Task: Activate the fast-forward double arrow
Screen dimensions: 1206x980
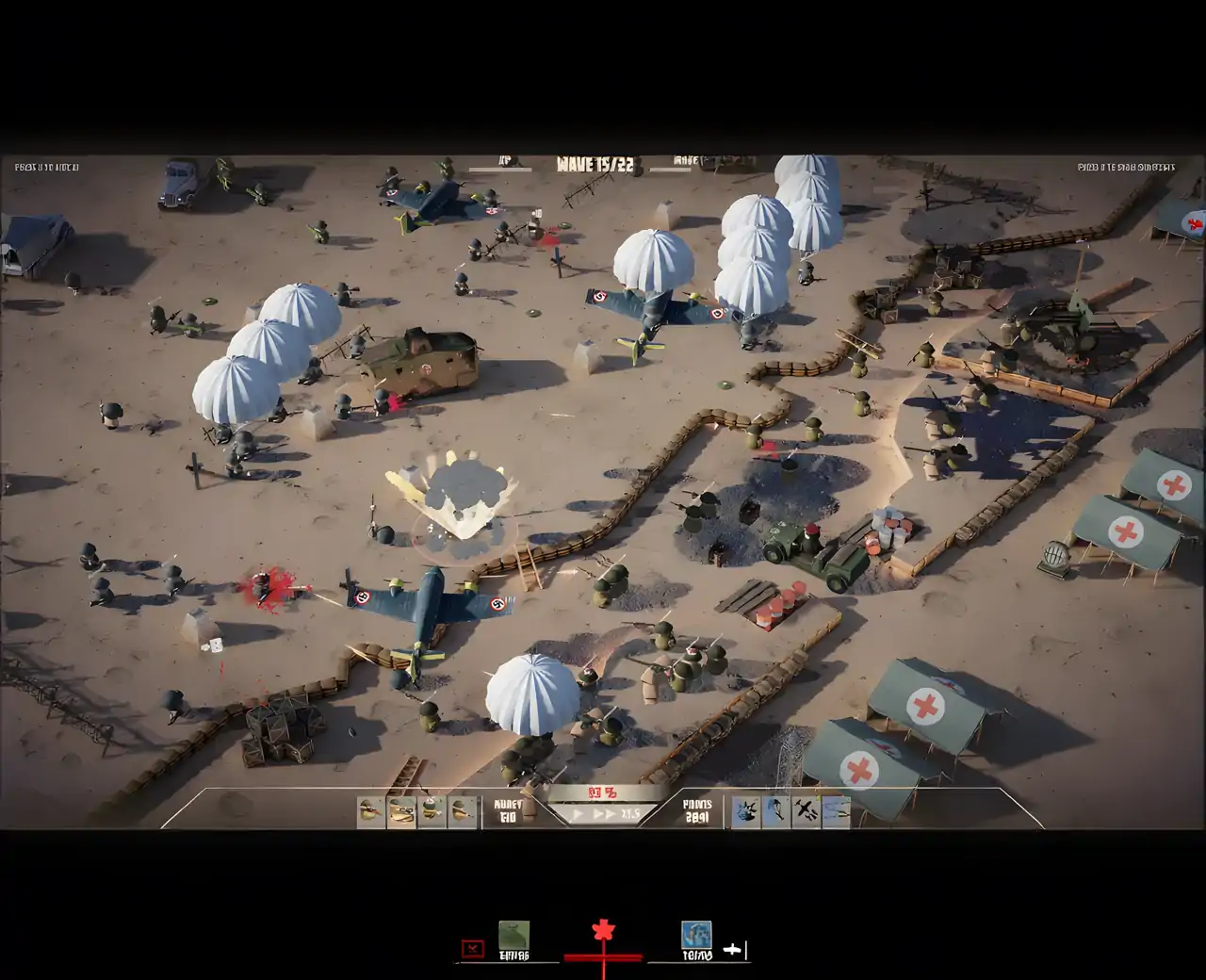Action: point(604,813)
